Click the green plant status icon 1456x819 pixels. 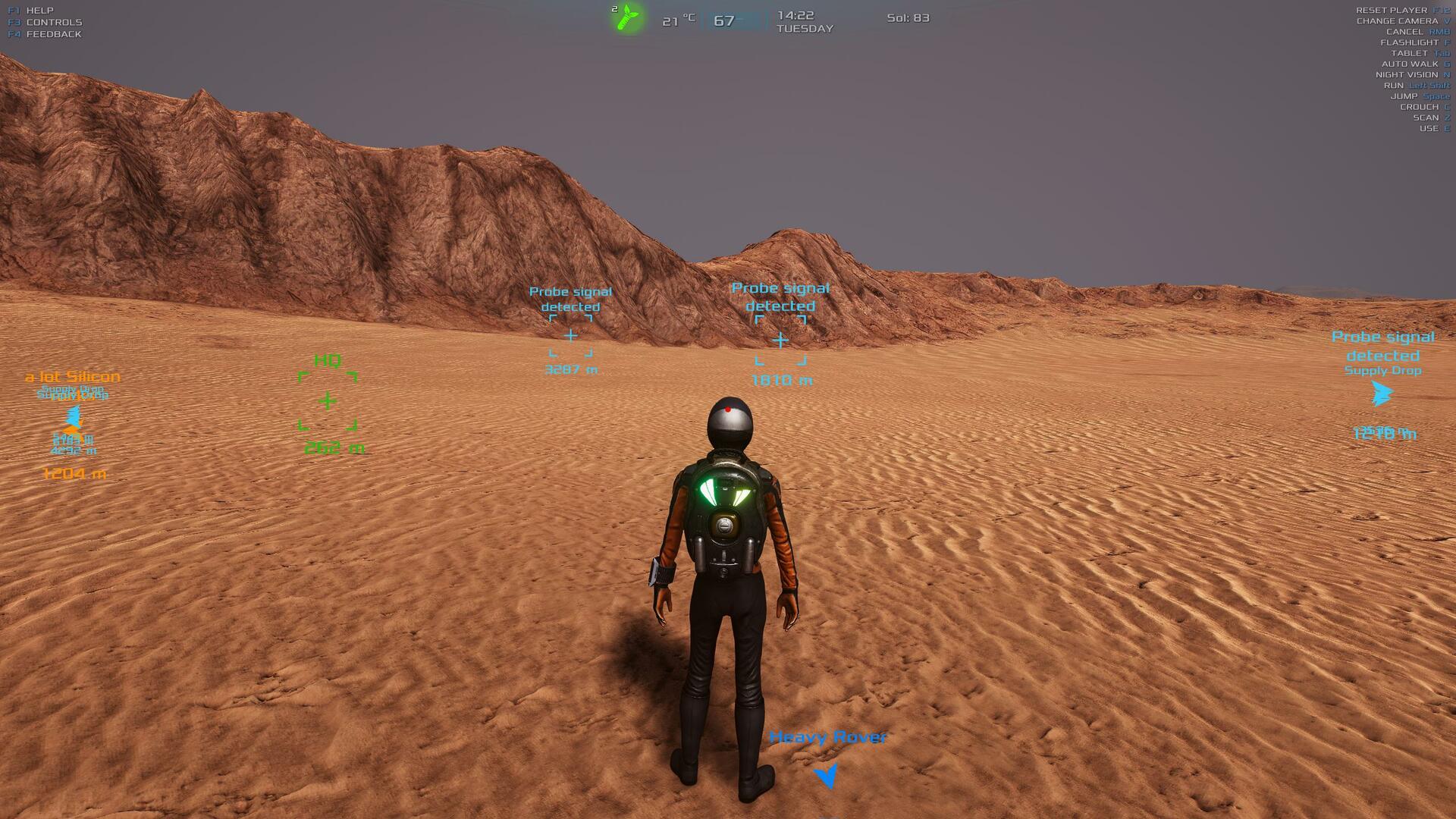coord(628,17)
